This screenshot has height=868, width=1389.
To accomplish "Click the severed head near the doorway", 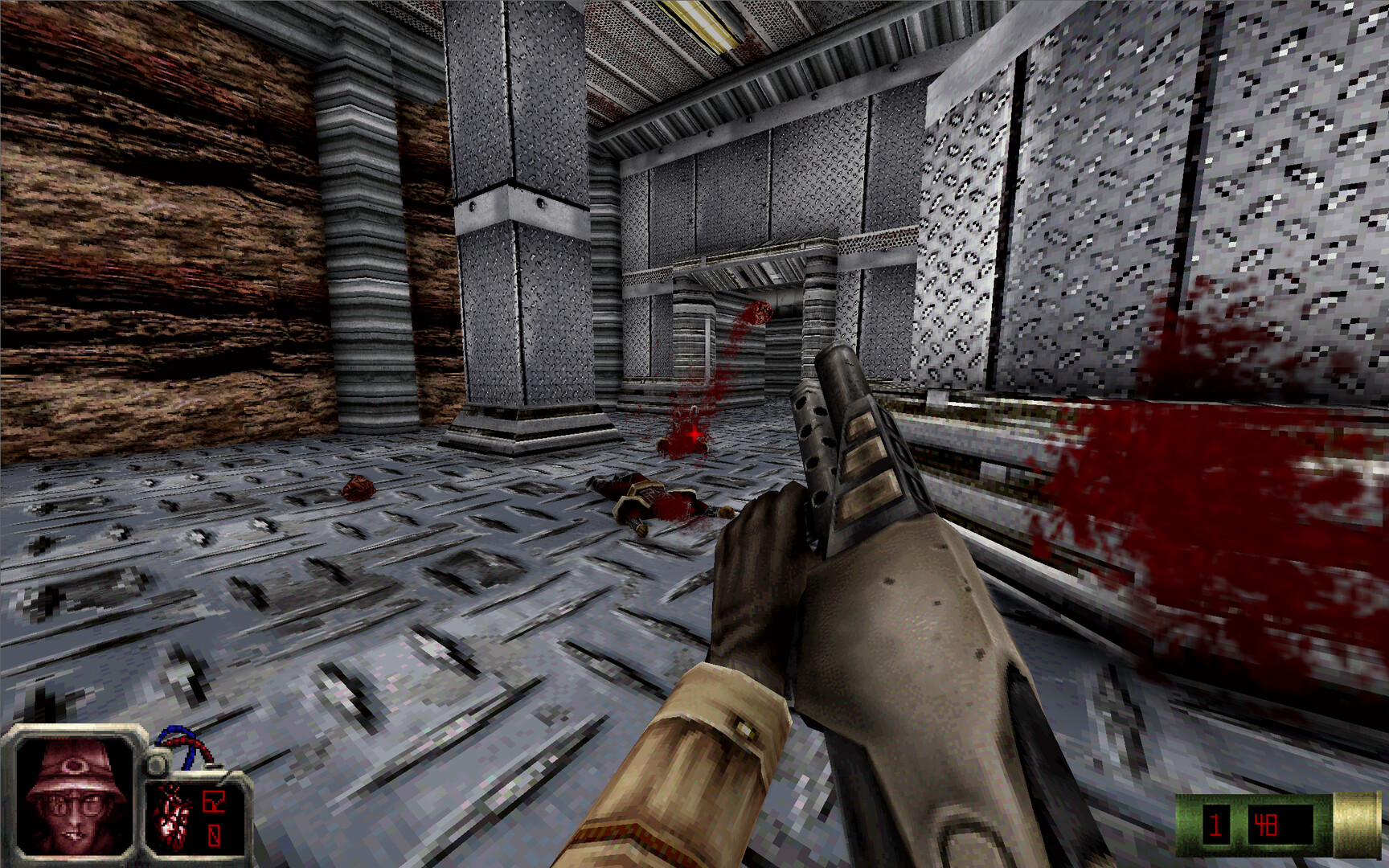I will (759, 310).
